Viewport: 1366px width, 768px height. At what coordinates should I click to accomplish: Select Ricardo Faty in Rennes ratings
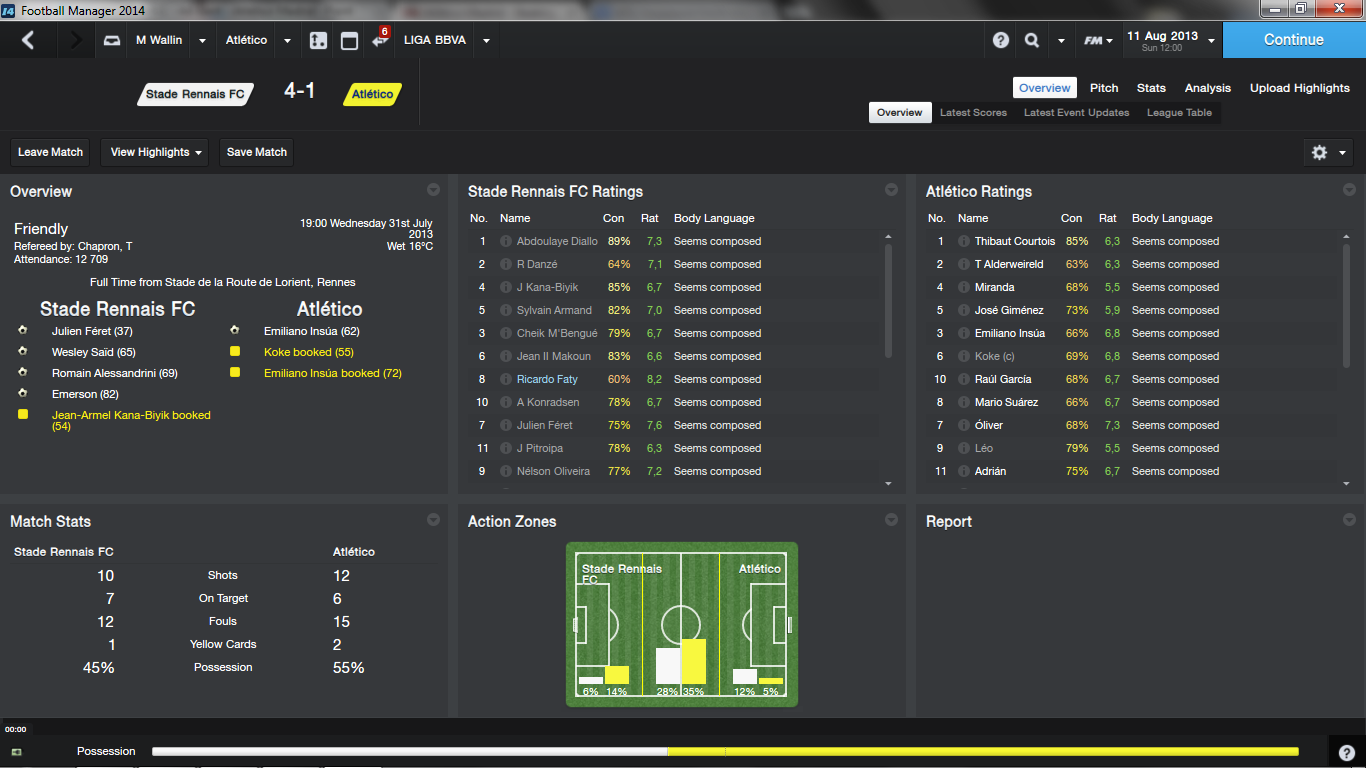tap(547, 379)
